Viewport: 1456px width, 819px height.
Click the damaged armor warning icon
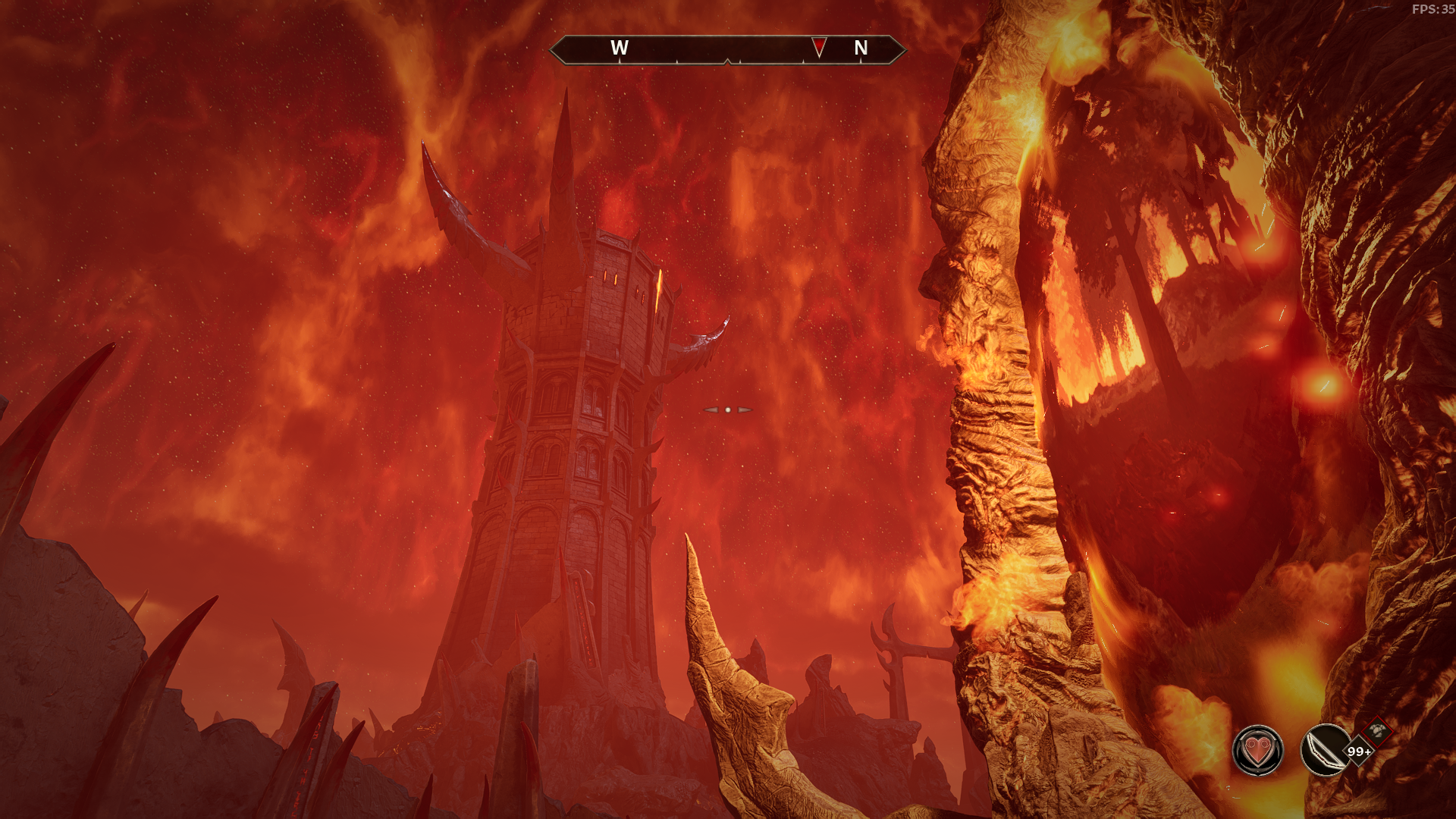click(1378, 731)
